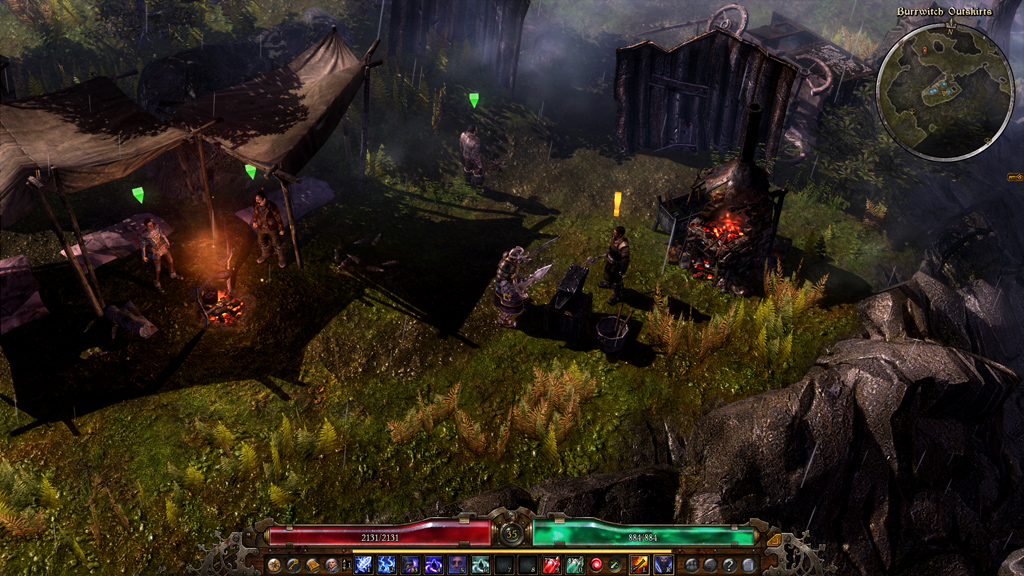Select the flaming sword attack skill
The height and width of the screenshot is (576, 1024).
tap(637, 566)
